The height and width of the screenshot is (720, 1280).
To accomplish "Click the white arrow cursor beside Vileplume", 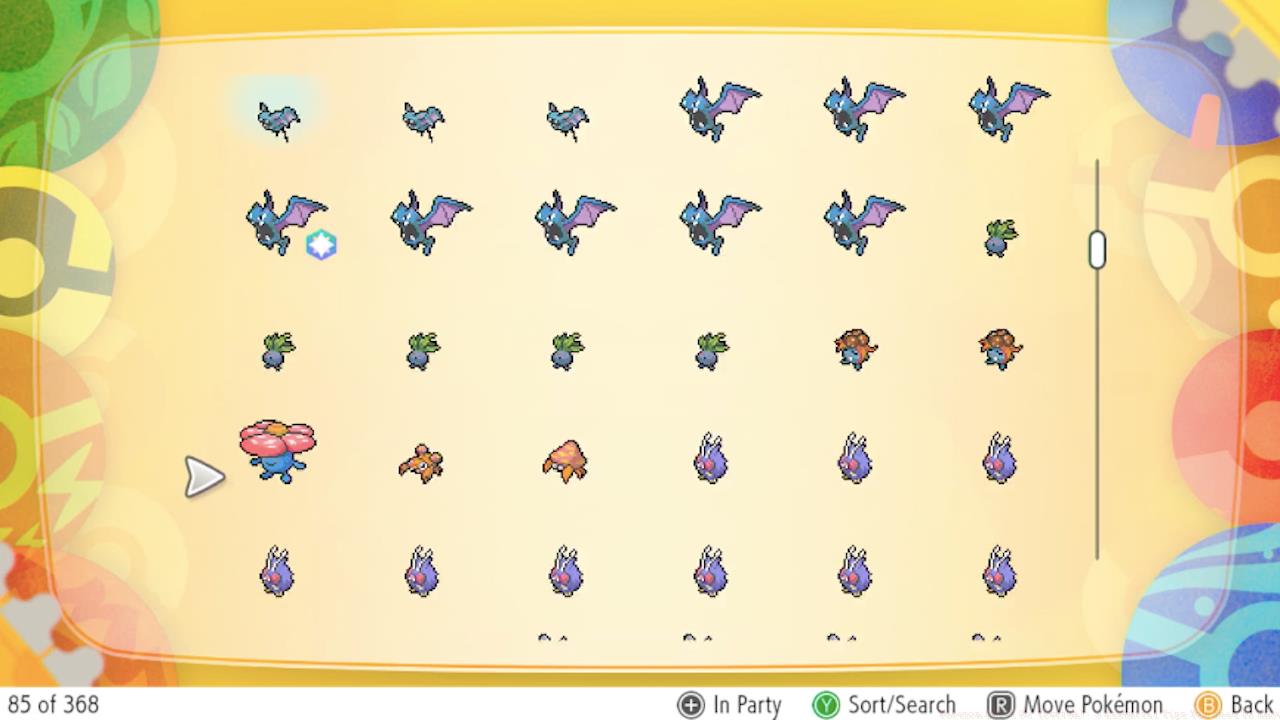I will point(204,477).
